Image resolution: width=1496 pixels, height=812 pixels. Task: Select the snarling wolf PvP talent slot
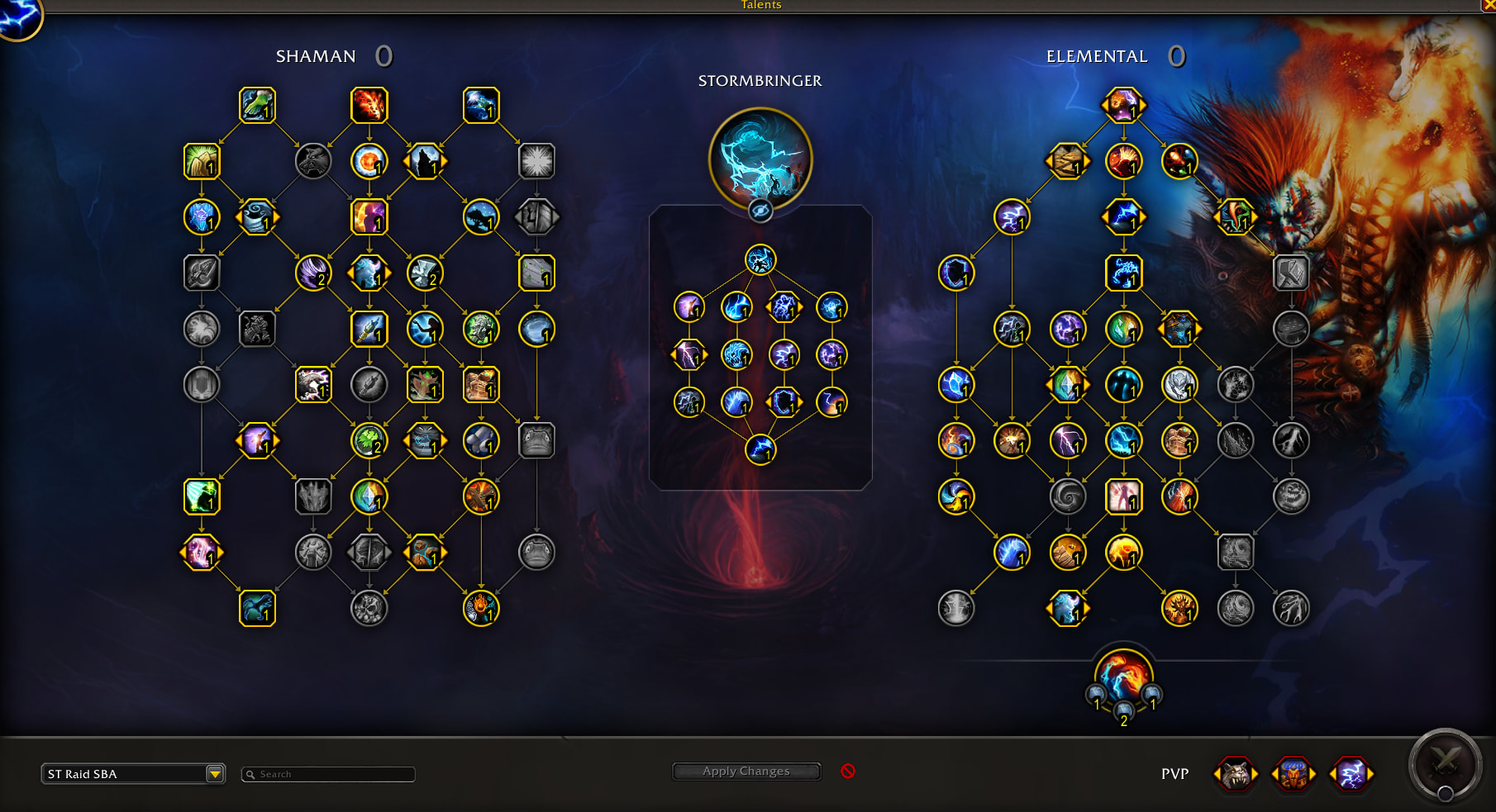[x=1236, y=774]
